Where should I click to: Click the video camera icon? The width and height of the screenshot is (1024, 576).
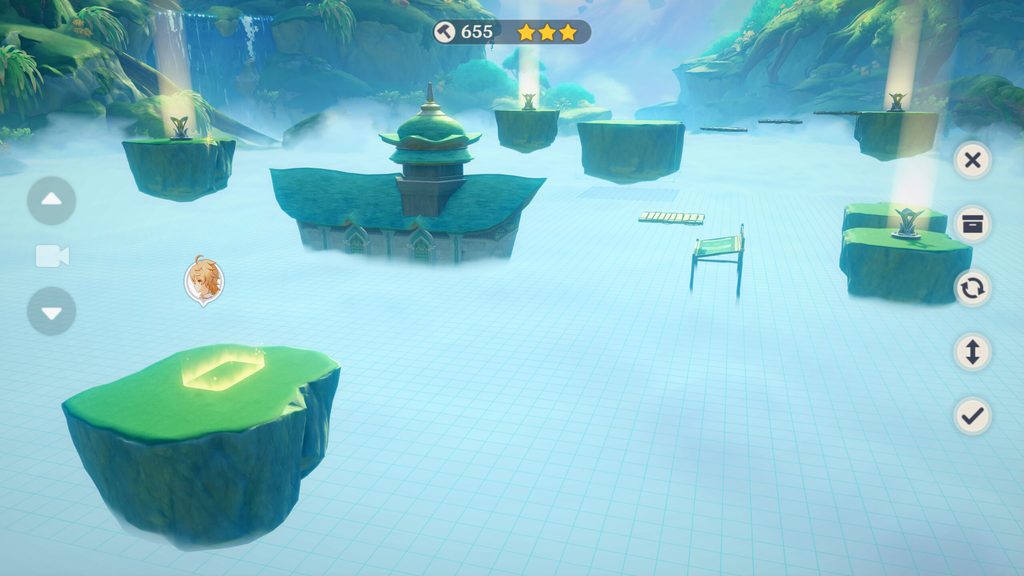52,257
